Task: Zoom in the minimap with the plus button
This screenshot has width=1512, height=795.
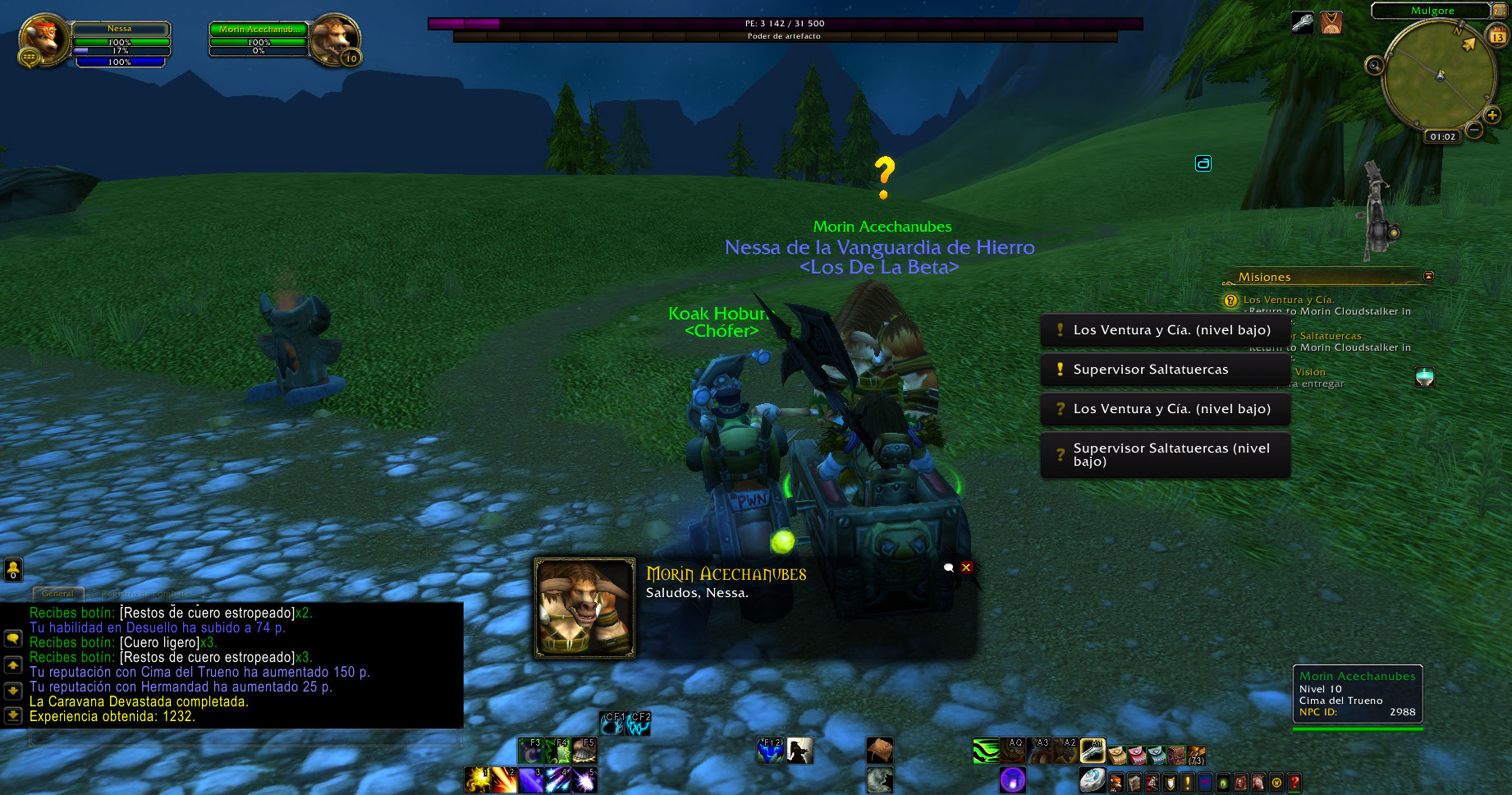Action: point(1492,115)
